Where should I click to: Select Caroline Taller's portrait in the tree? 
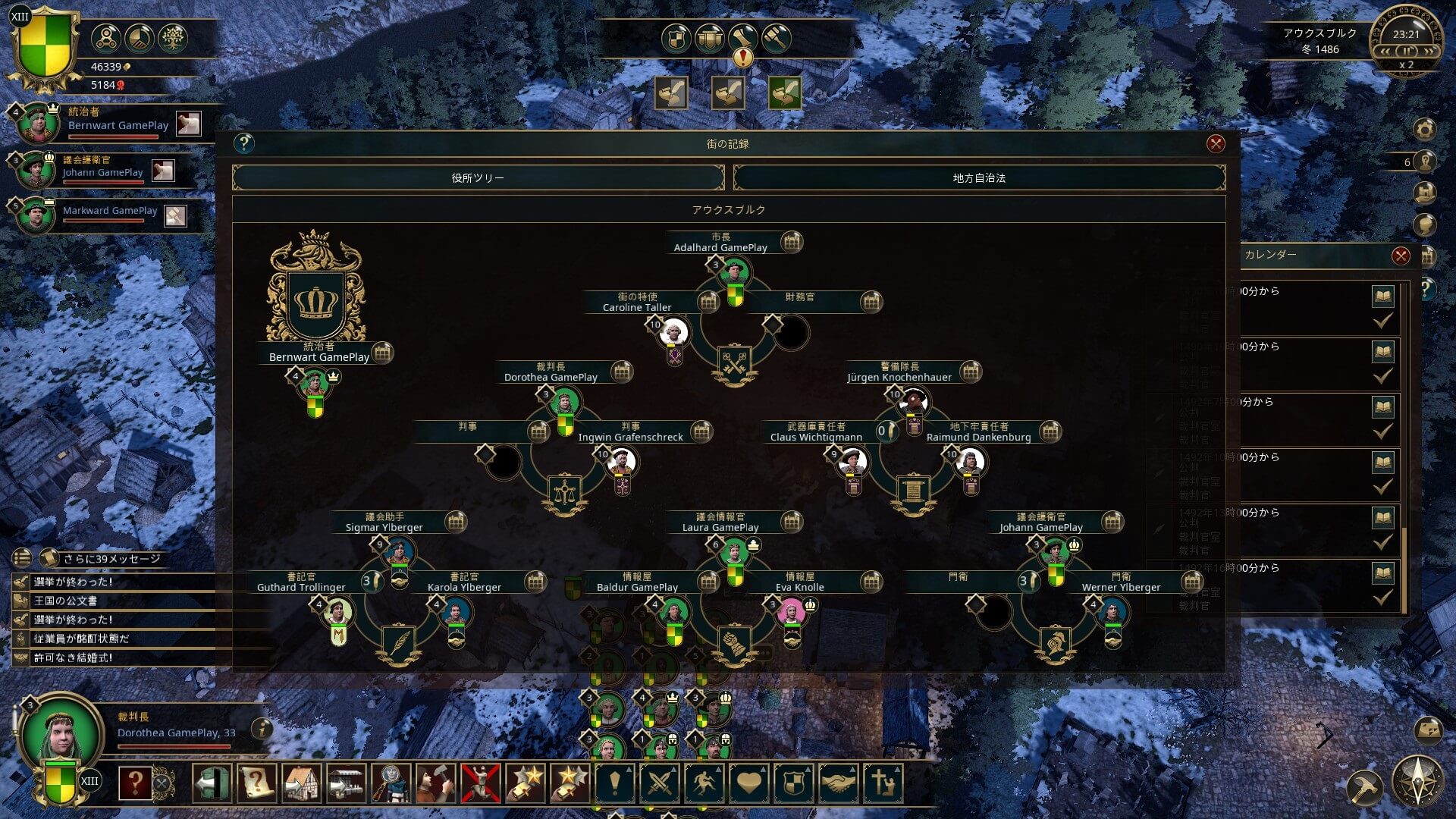(673, 332)
